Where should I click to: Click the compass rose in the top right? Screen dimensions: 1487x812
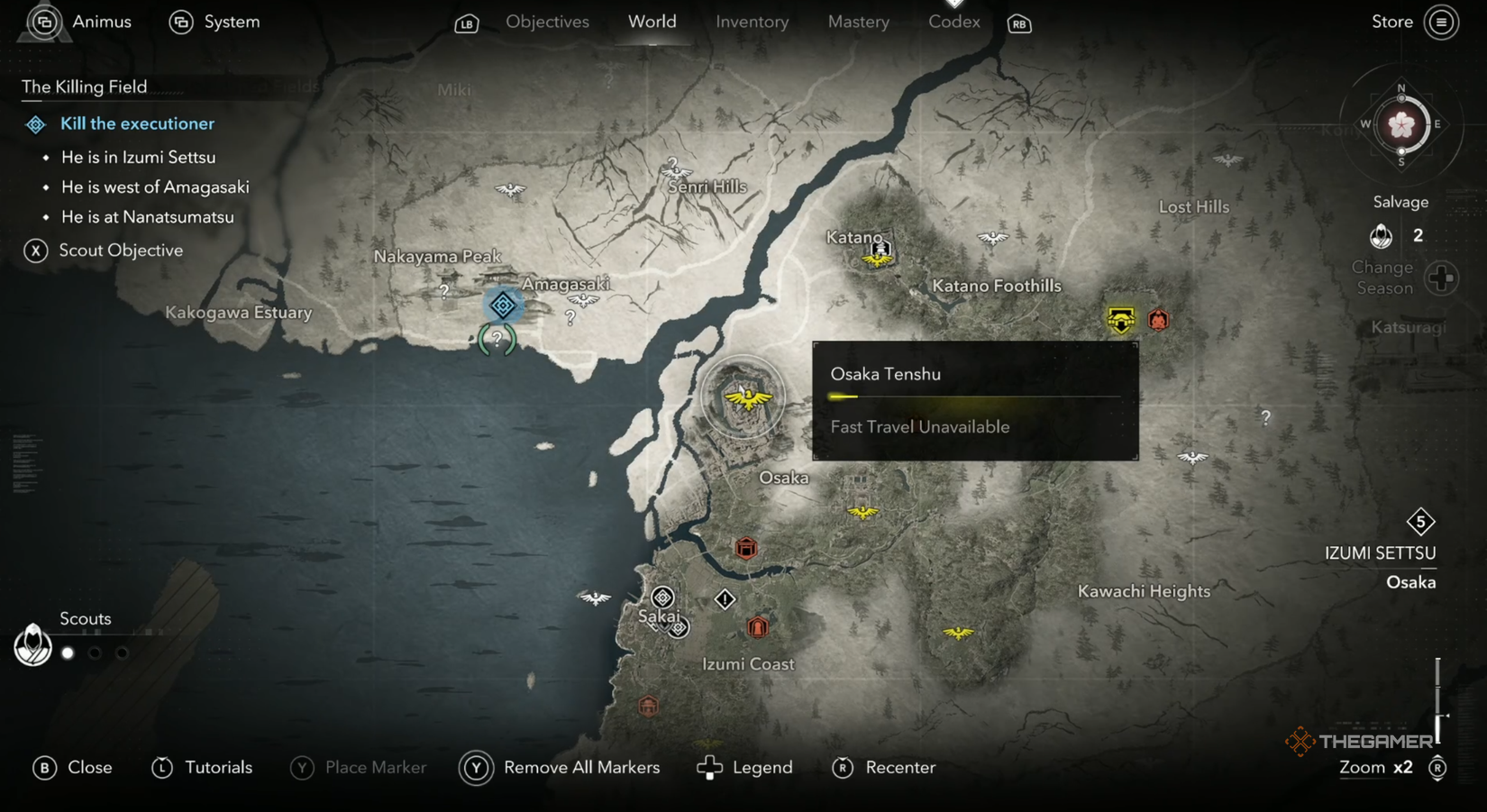point(1400,126)
